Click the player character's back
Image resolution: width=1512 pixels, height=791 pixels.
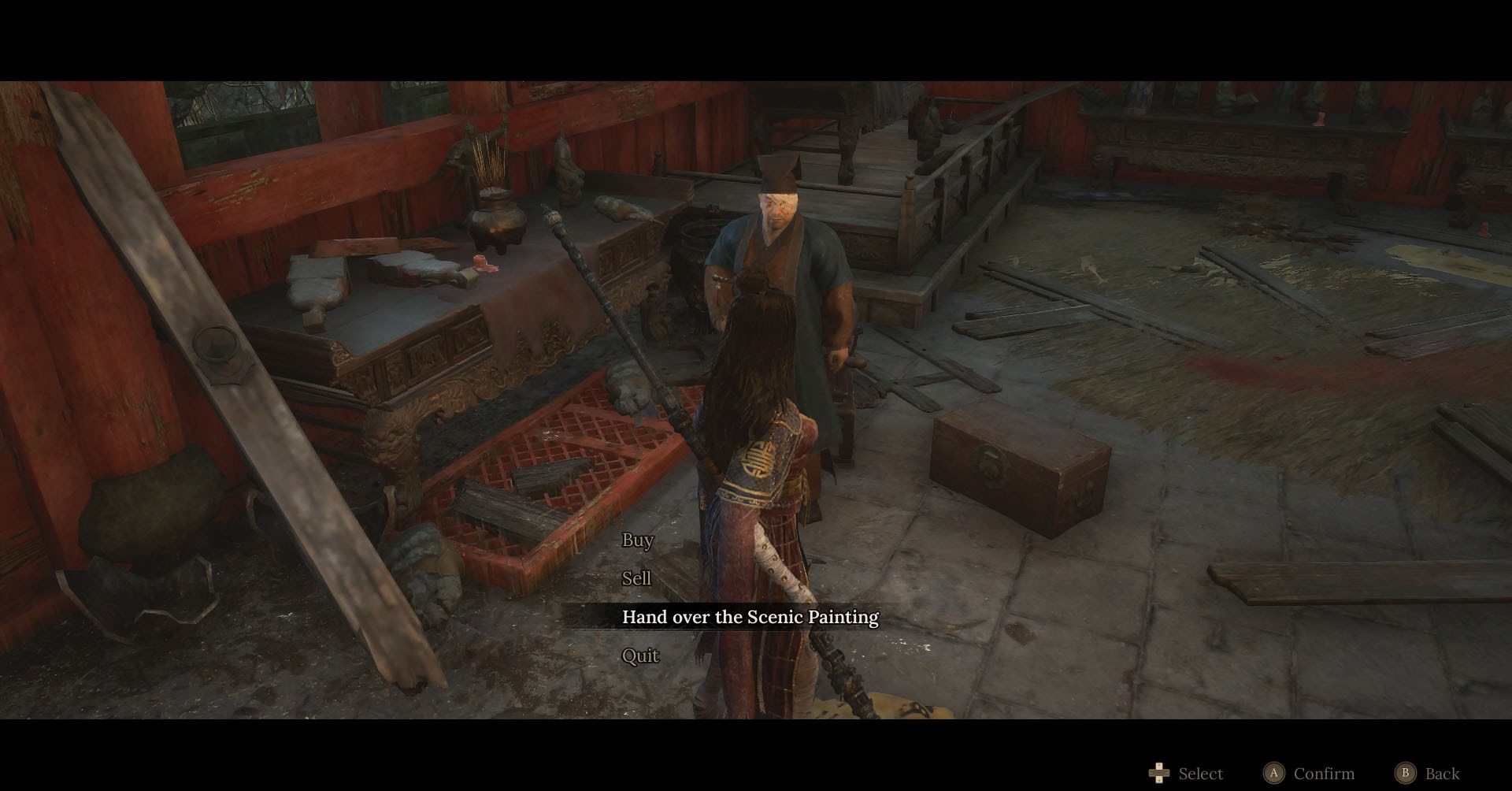pos(756,433)
